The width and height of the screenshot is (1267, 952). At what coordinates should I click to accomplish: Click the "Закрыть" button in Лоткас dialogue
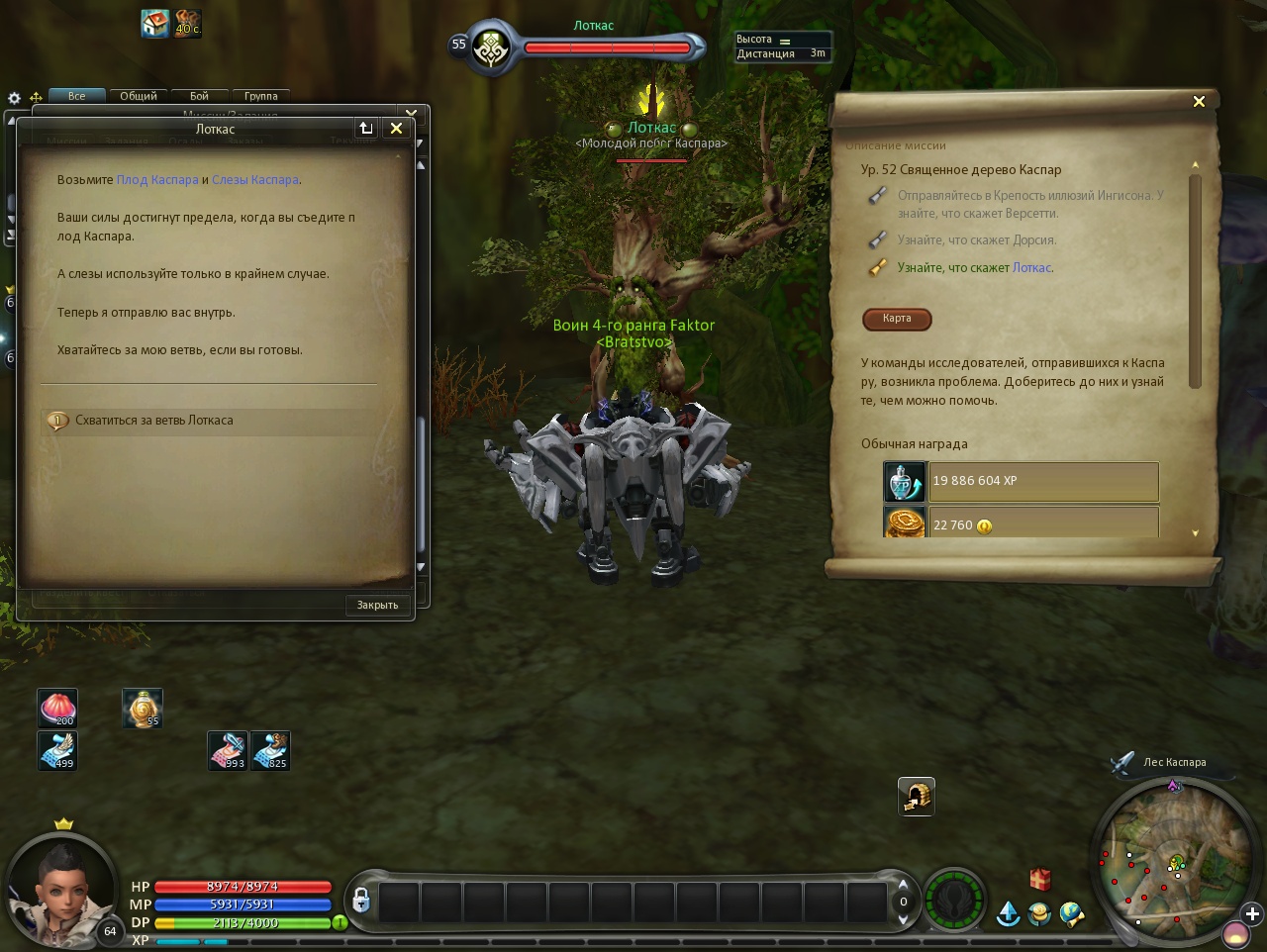click(x=377, y=605)
